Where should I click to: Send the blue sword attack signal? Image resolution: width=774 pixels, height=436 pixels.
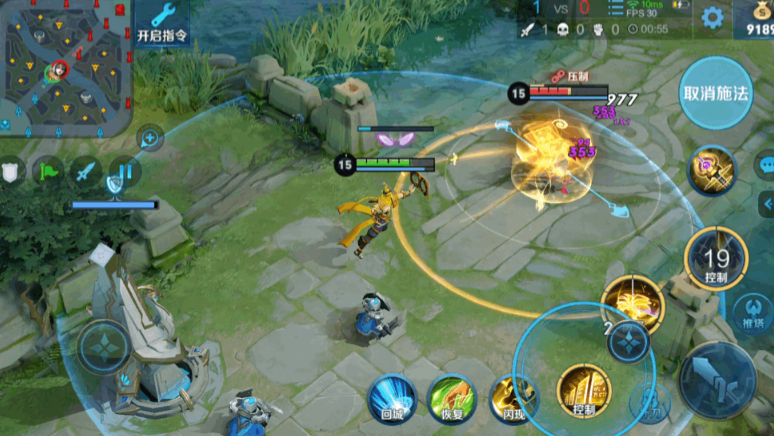coord(84,171)
